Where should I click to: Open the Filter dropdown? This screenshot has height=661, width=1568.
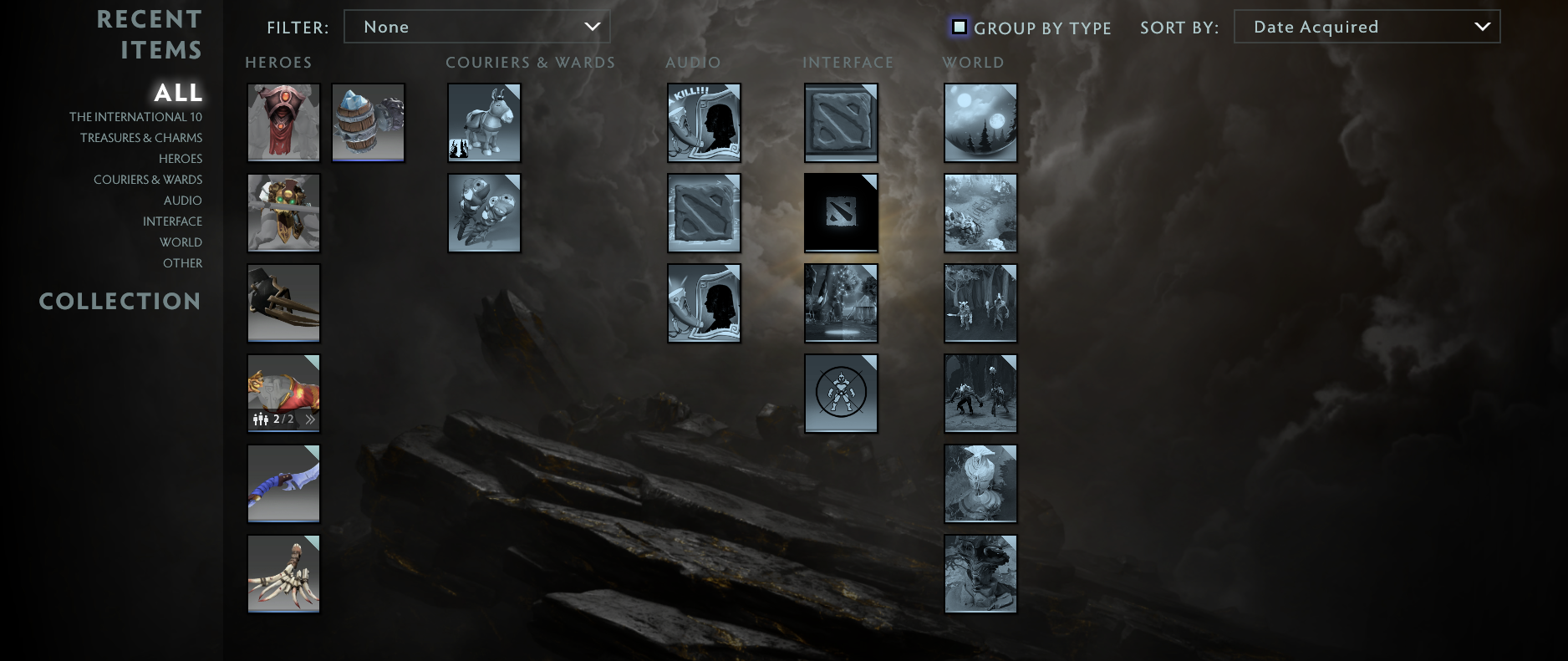click(477, 27)
